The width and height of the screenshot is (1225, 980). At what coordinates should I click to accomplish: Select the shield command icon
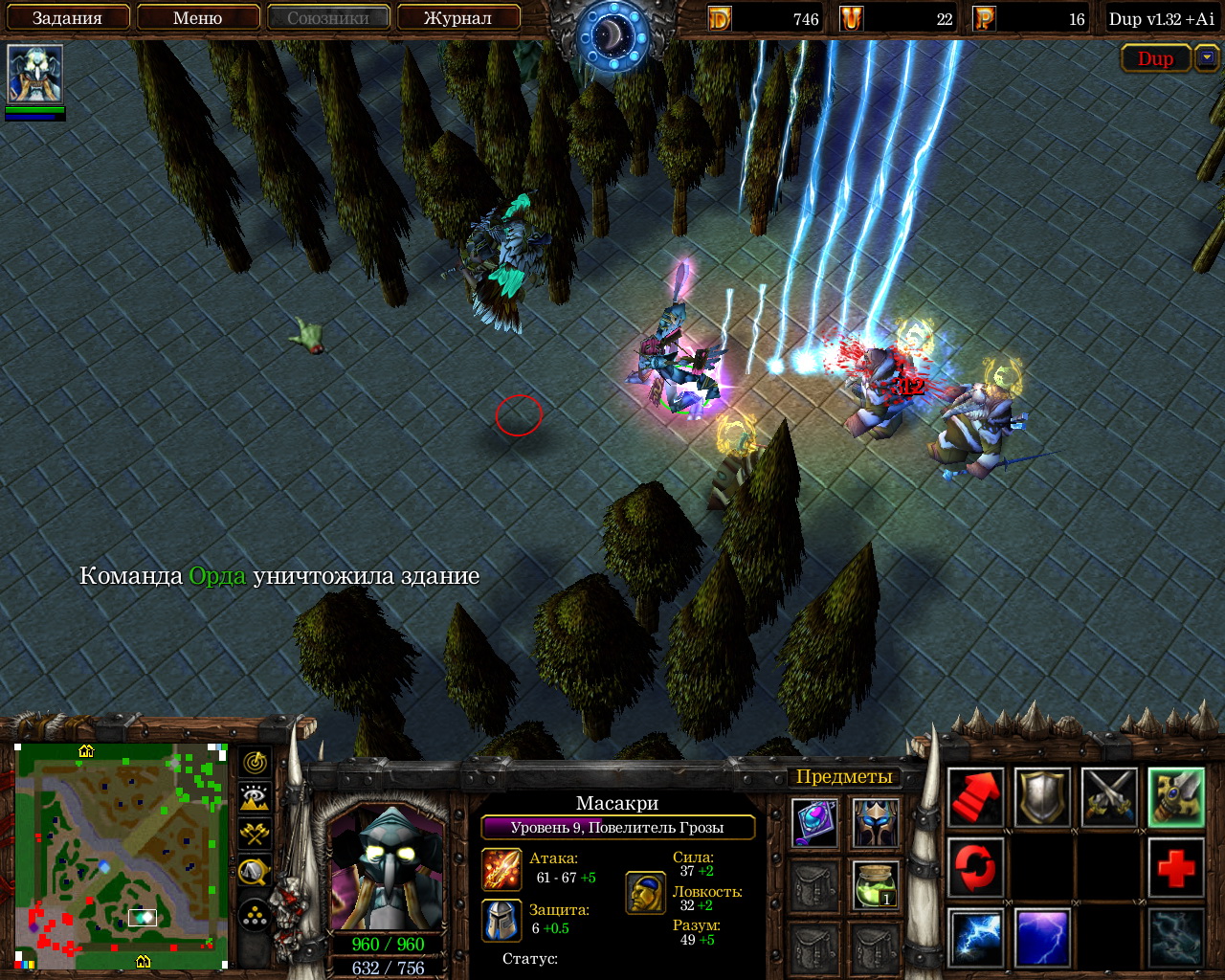[1042, 797]
